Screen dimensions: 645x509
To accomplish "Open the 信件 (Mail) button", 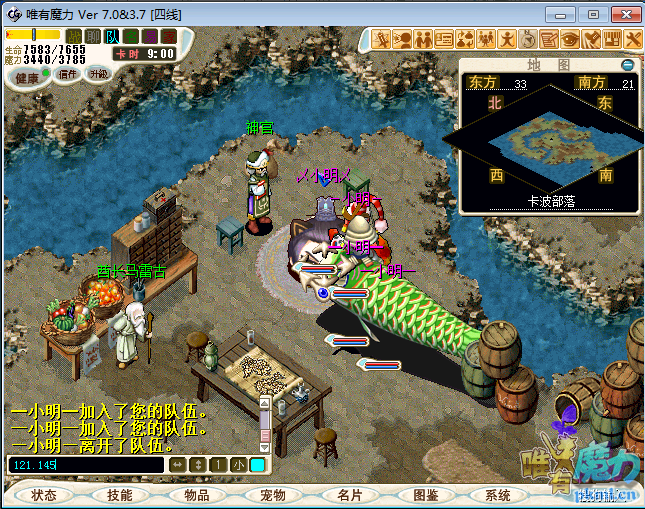I will (x=68, y=75).
